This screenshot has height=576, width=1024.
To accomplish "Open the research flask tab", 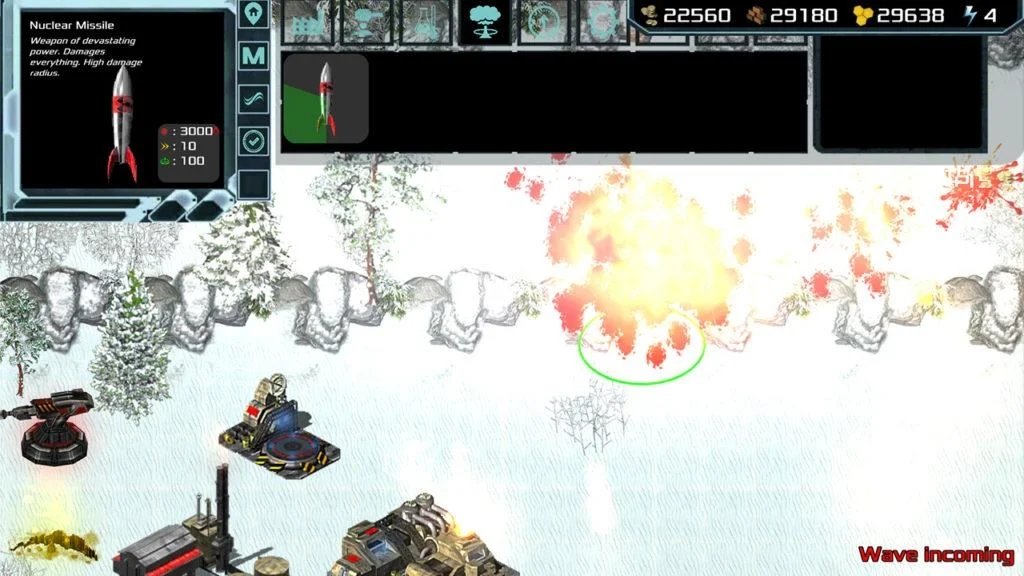I will click(427, 22).
